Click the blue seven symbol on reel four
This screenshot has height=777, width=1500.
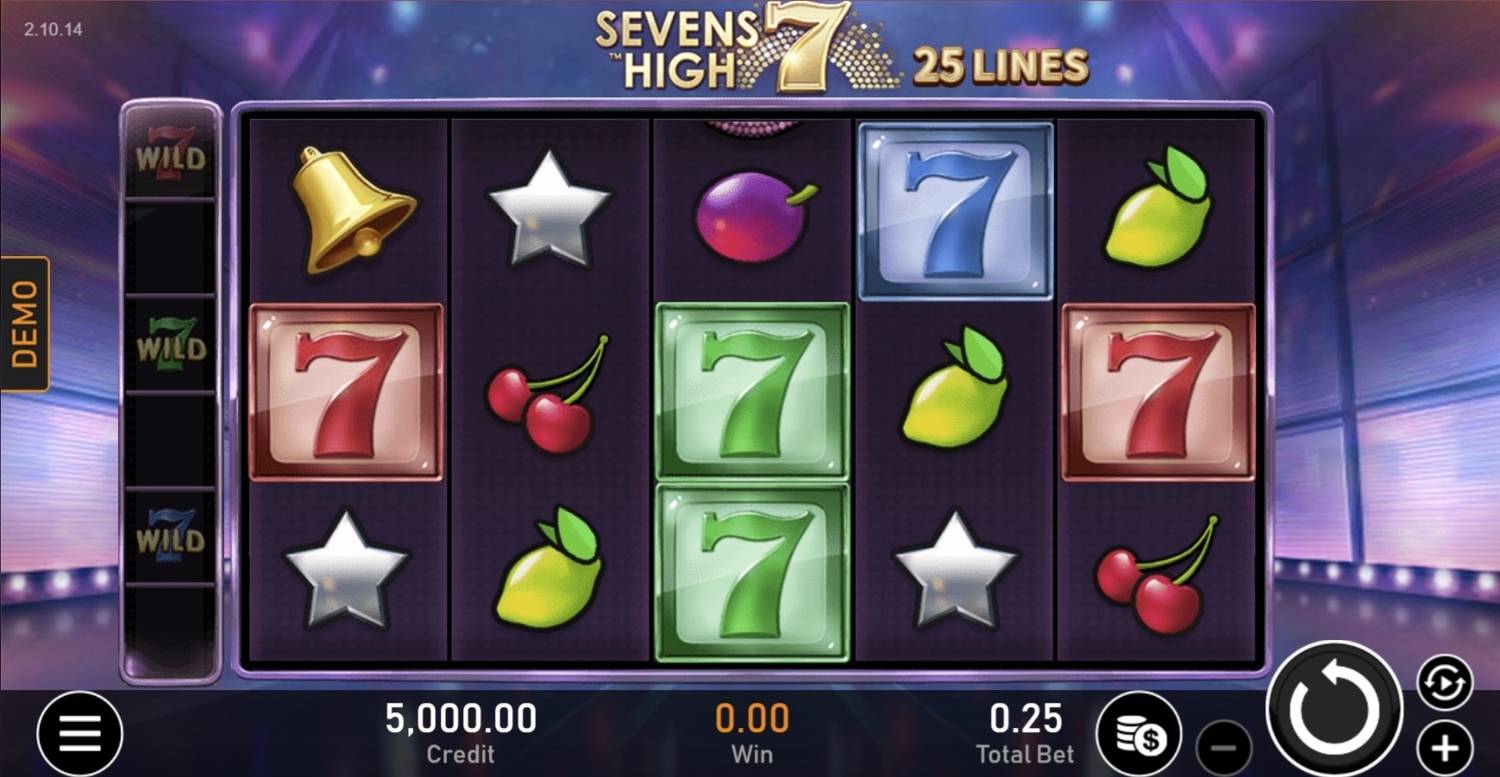[953, 208]
